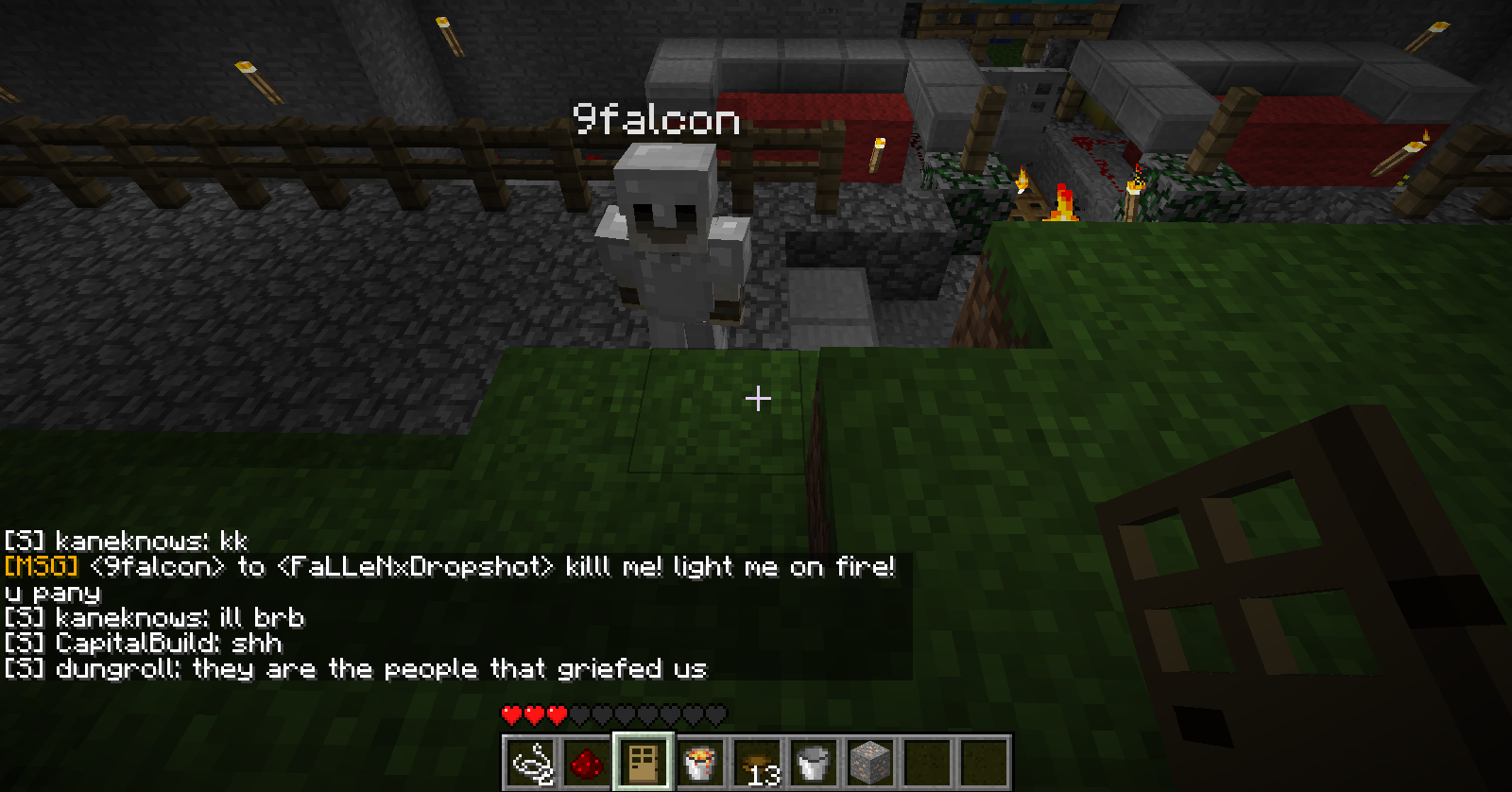Select the string hotbar slot
Image resolution: width=1512 pixels, height=792 pixels.
tap(531, 762)
